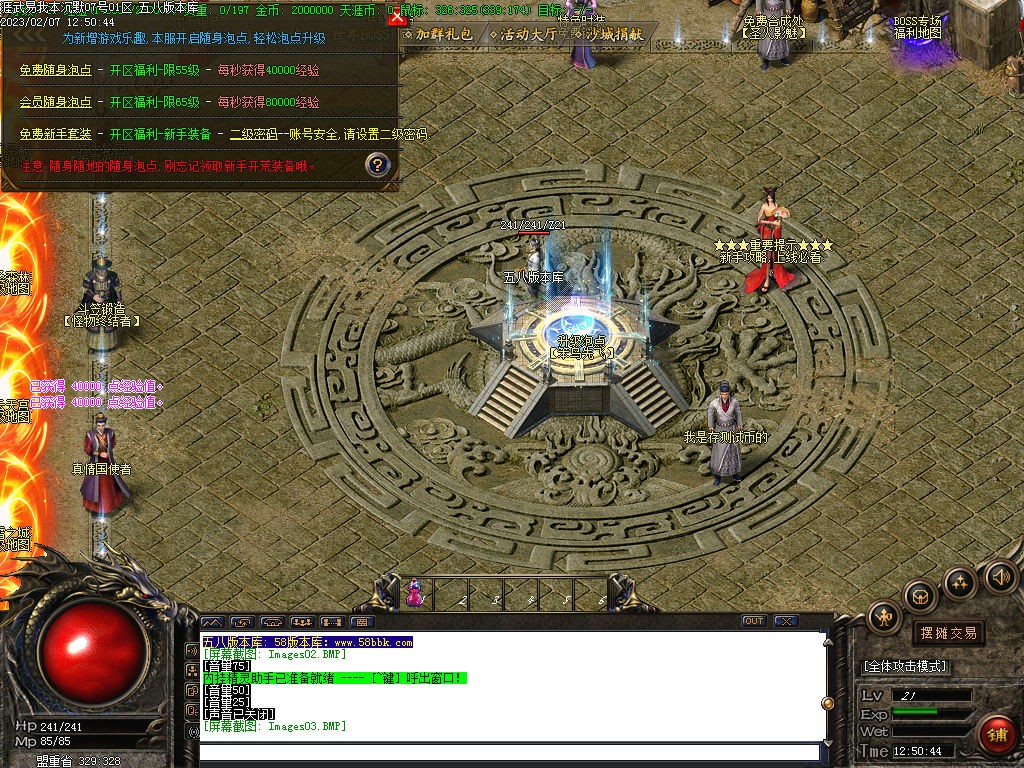Focus the chat text input field
The height and width of the screenshot is (768, 1024).
point(508,751)
